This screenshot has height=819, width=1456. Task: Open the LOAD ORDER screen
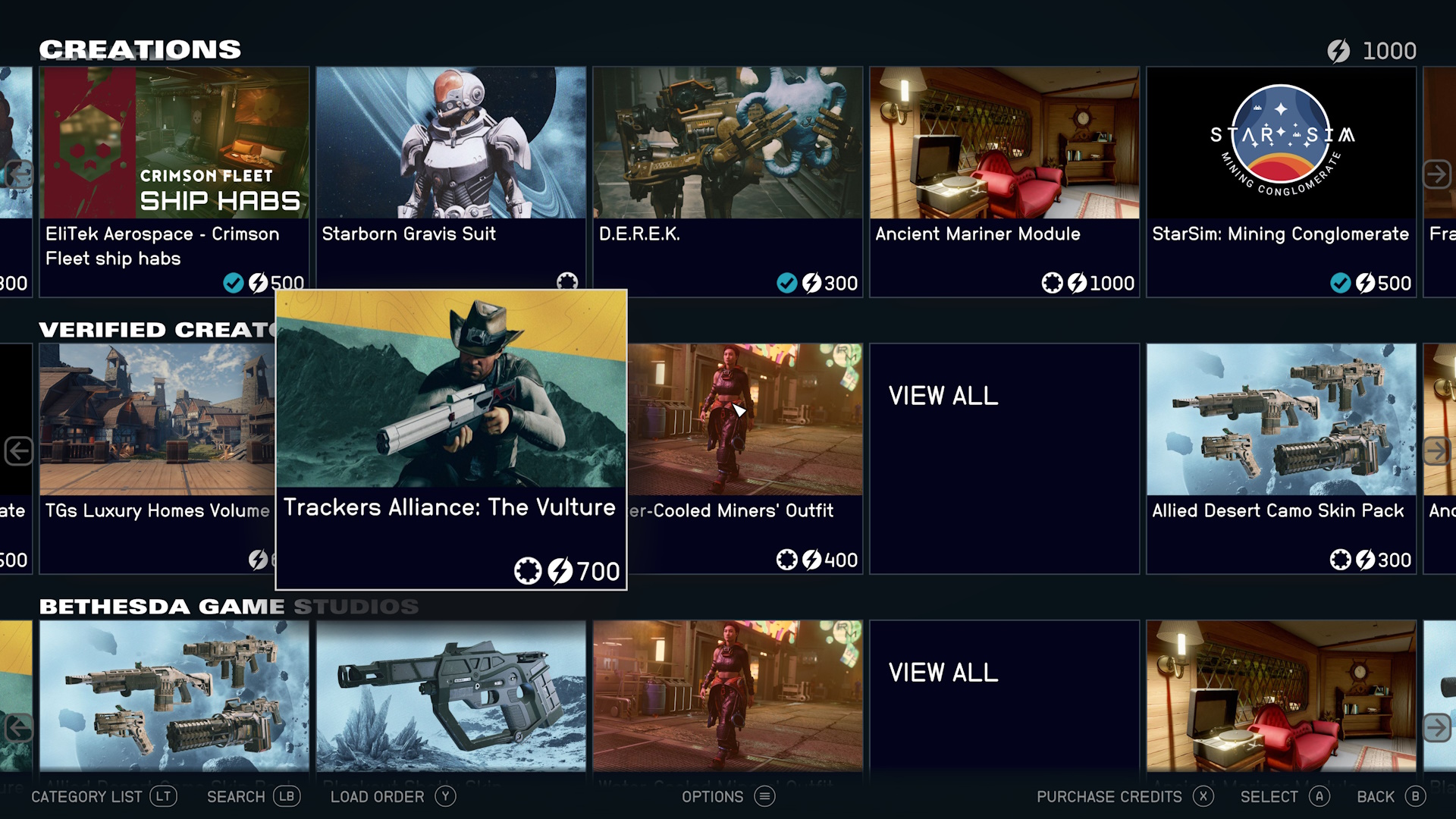pos(377,796)
